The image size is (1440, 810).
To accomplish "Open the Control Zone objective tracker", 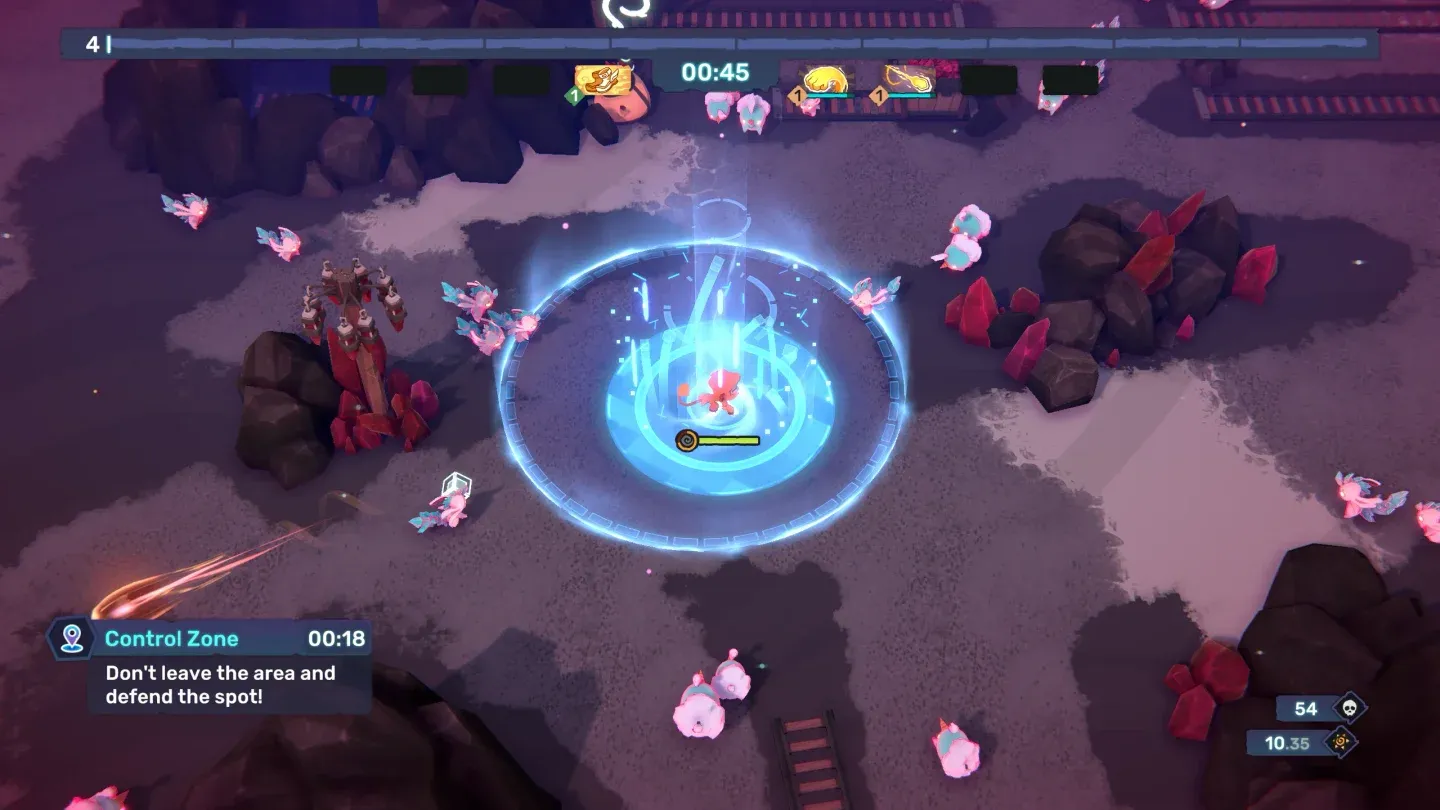I will [211, 665].
